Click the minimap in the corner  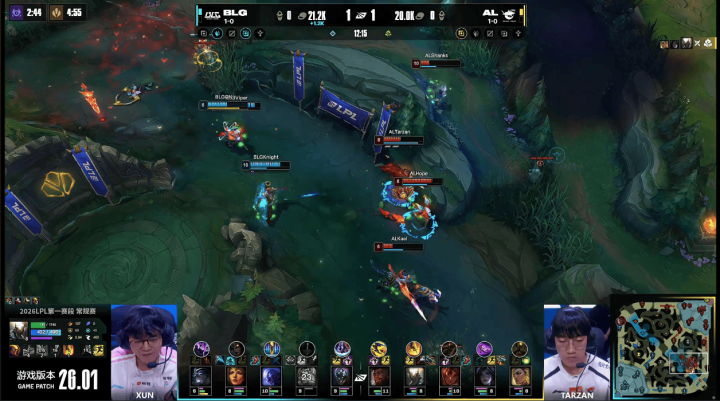point(665,349)
